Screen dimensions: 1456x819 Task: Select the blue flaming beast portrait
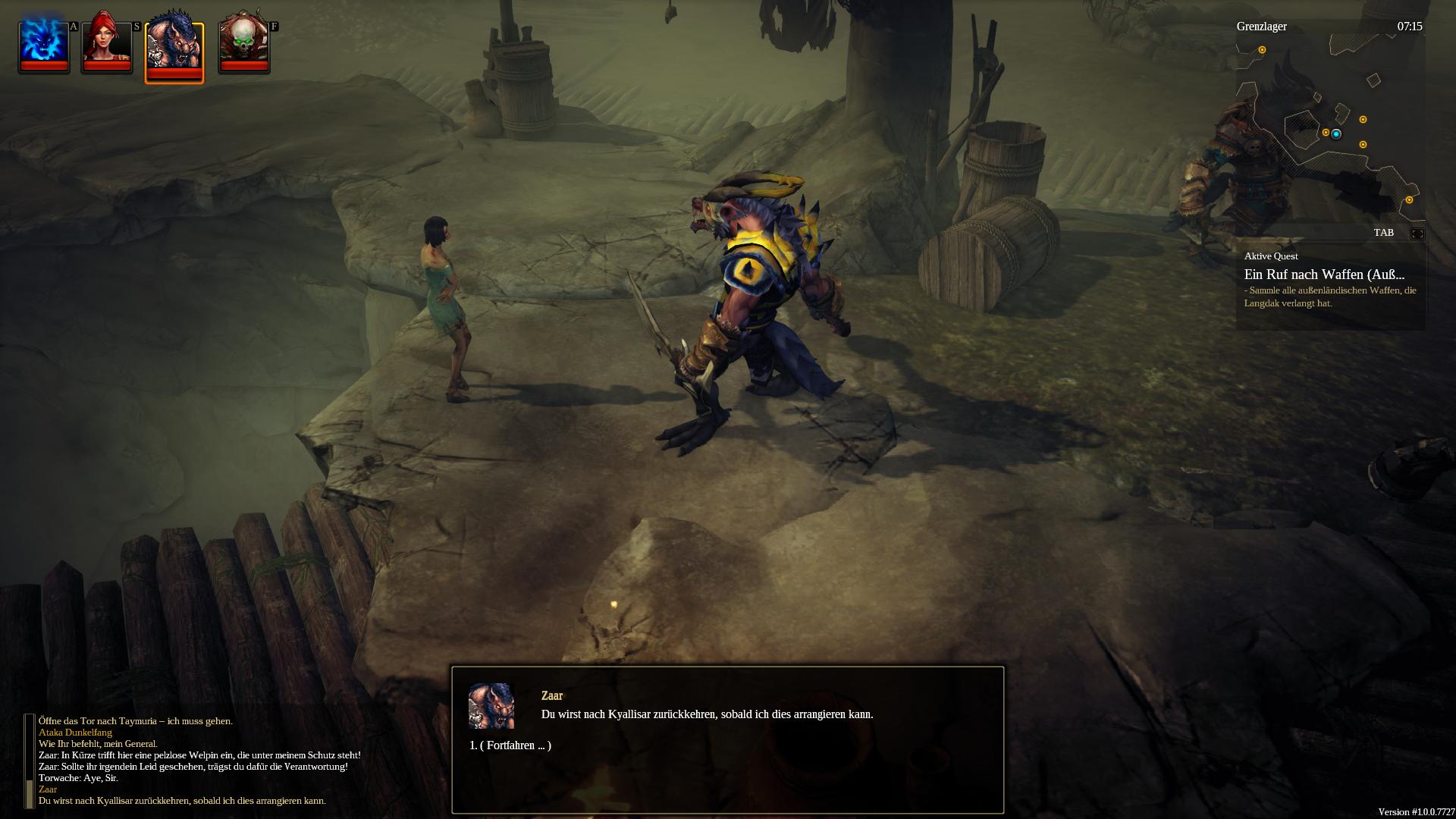click(x=44, y=44)
